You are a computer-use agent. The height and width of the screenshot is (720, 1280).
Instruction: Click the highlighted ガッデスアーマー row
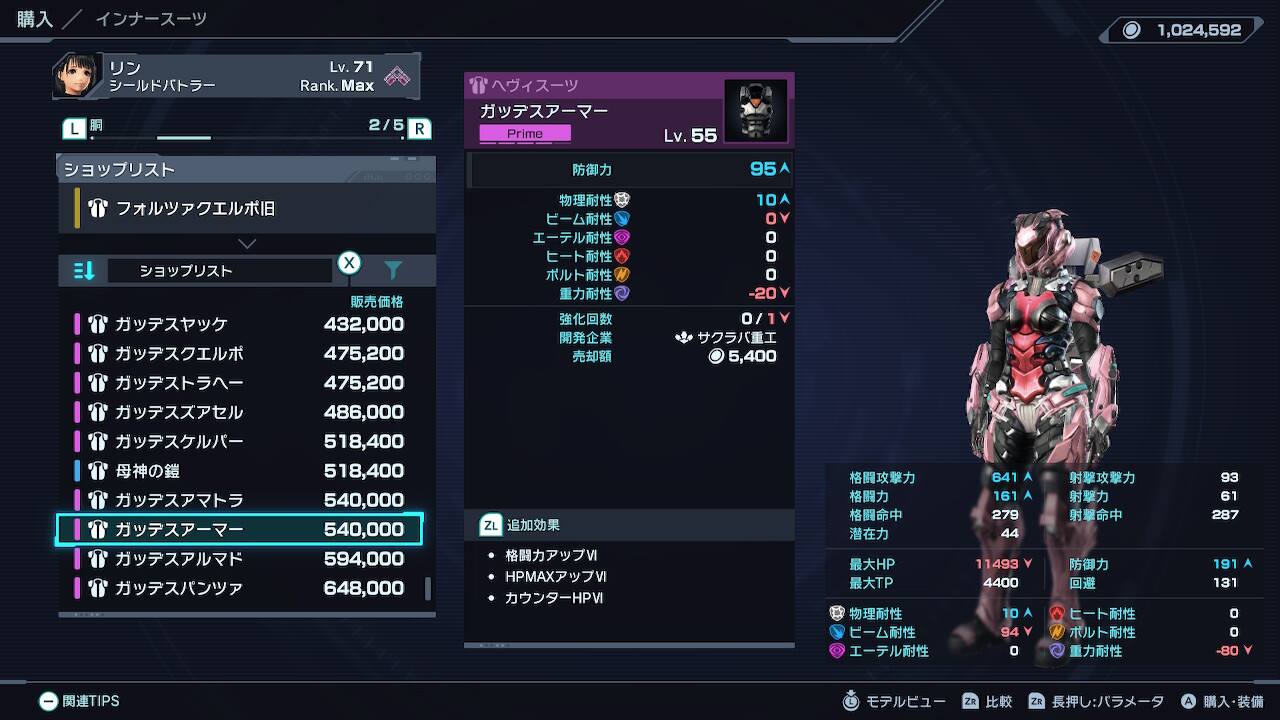(x=240, y=529)
